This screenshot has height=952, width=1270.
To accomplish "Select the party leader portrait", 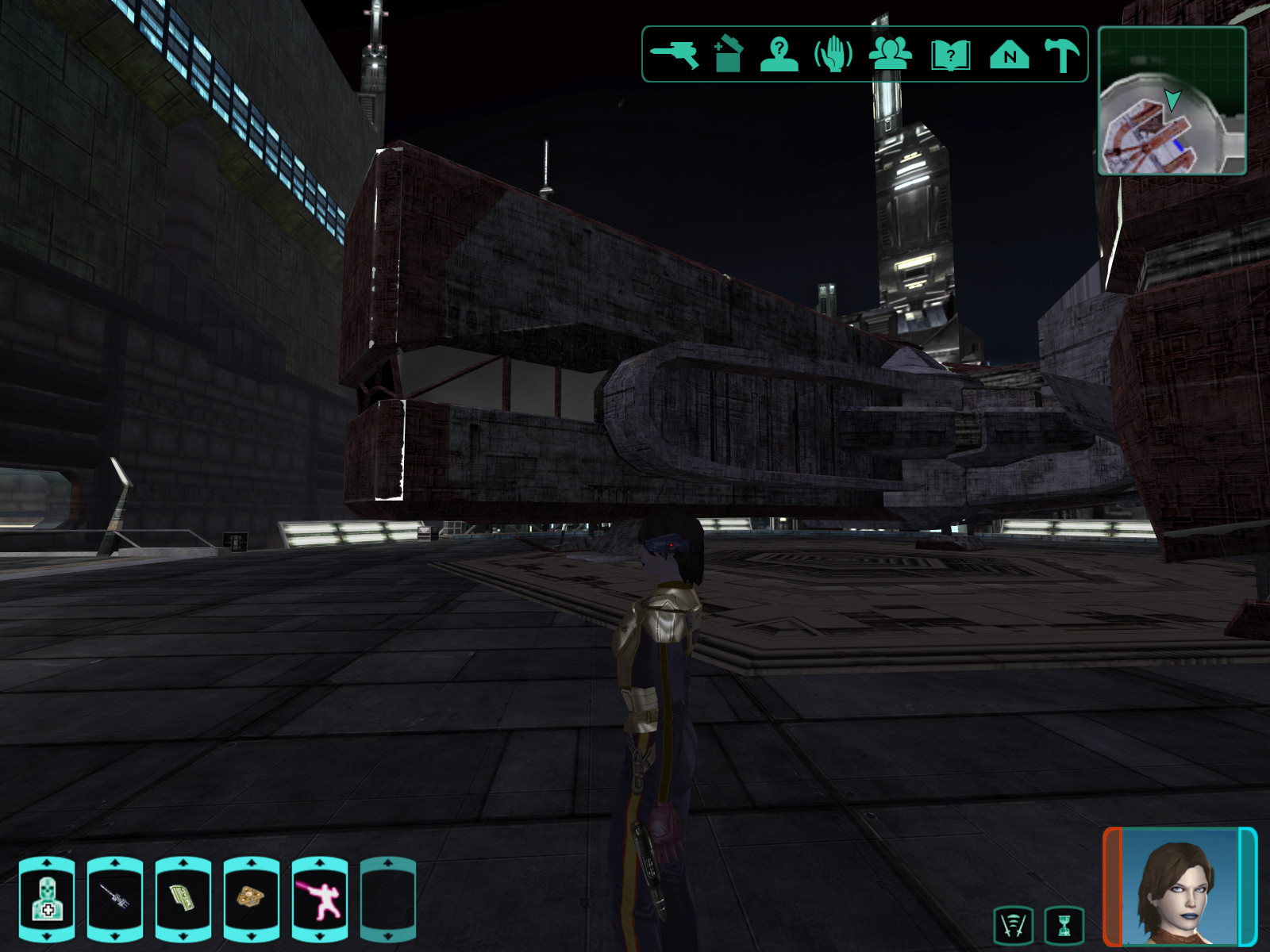I will point(1180,887).
